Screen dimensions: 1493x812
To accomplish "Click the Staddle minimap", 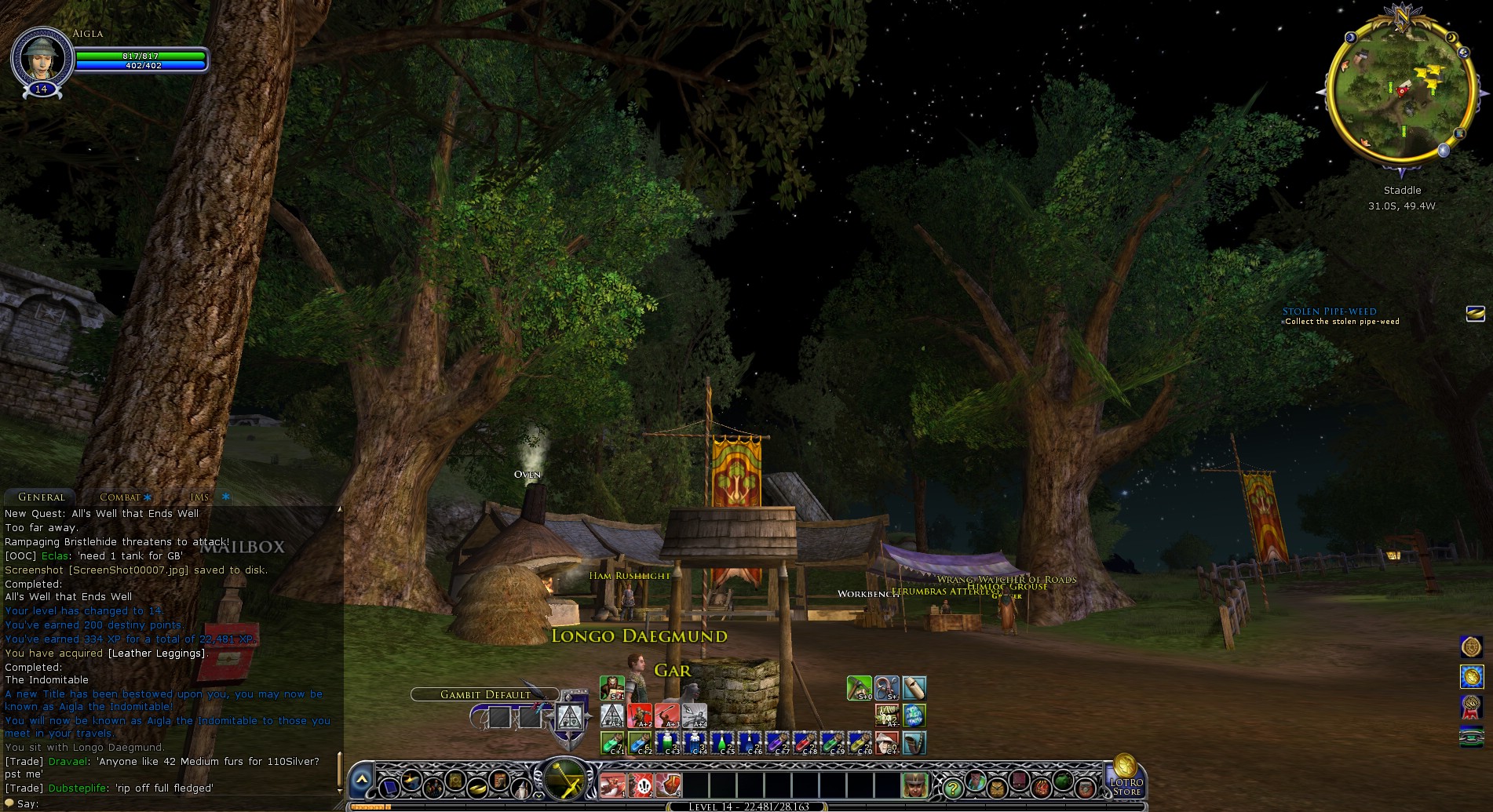I will coord(1402,94).
